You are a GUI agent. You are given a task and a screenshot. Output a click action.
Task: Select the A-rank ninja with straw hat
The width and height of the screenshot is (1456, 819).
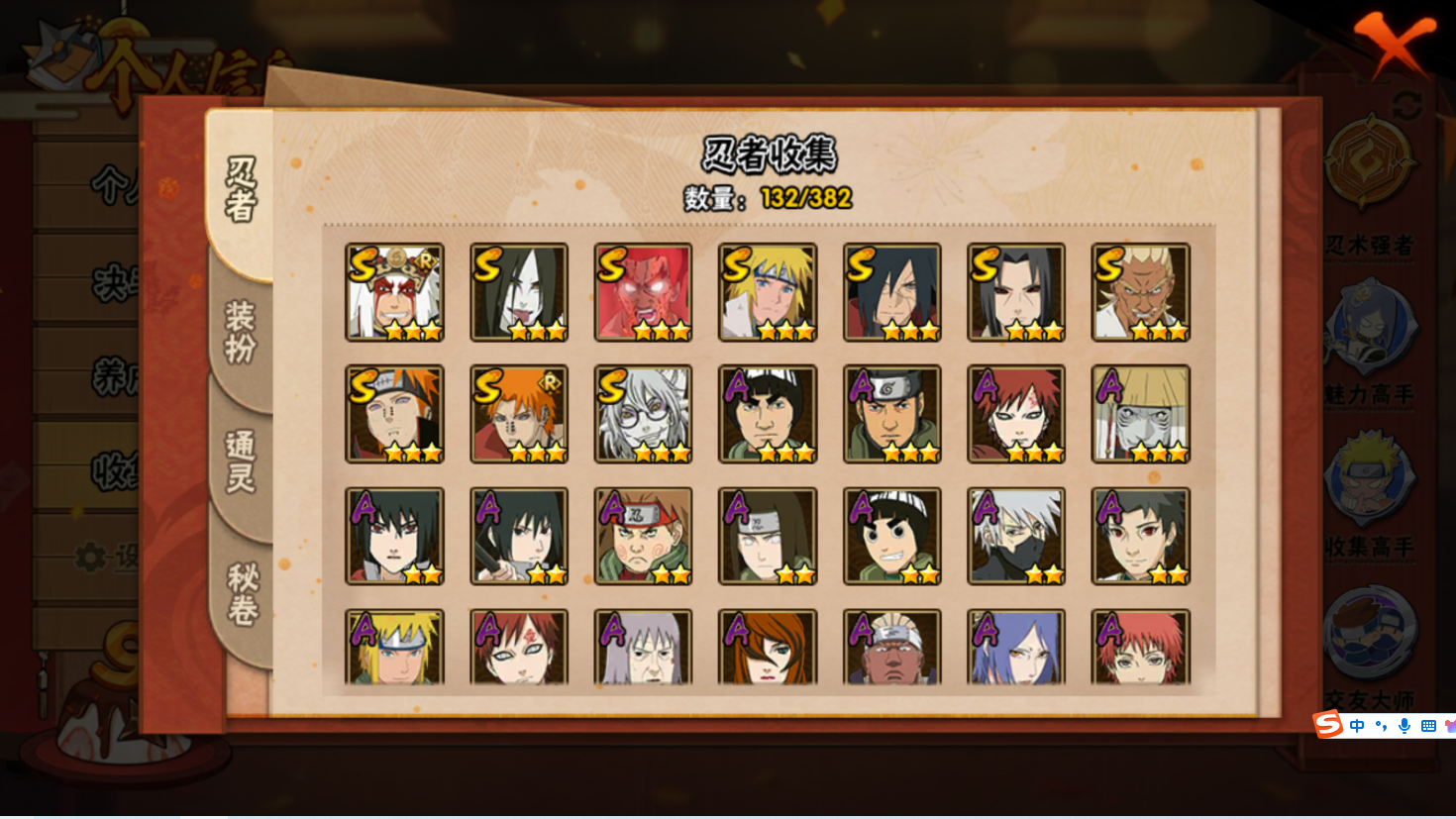point(1141,414)
